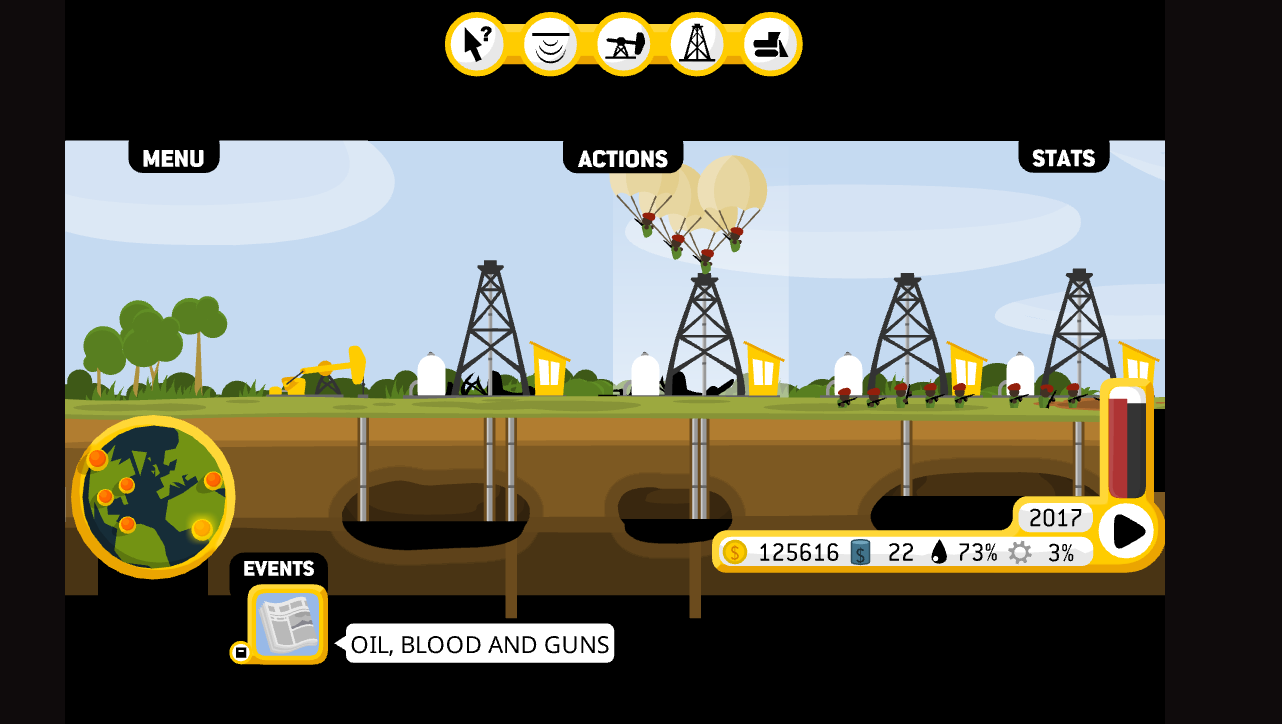Screen dimensions: 1282x724
Task: Open the MENU tab
Action: (x=173, y=158)
